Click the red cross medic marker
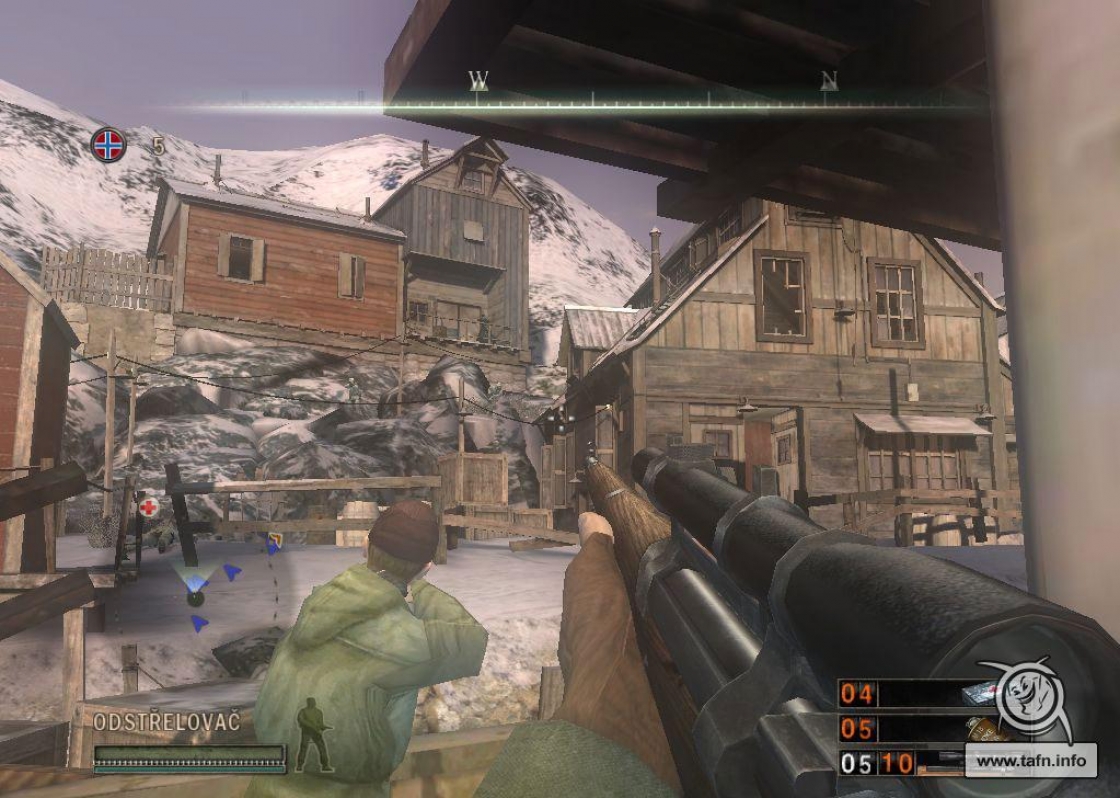 (x=149, y=507)
